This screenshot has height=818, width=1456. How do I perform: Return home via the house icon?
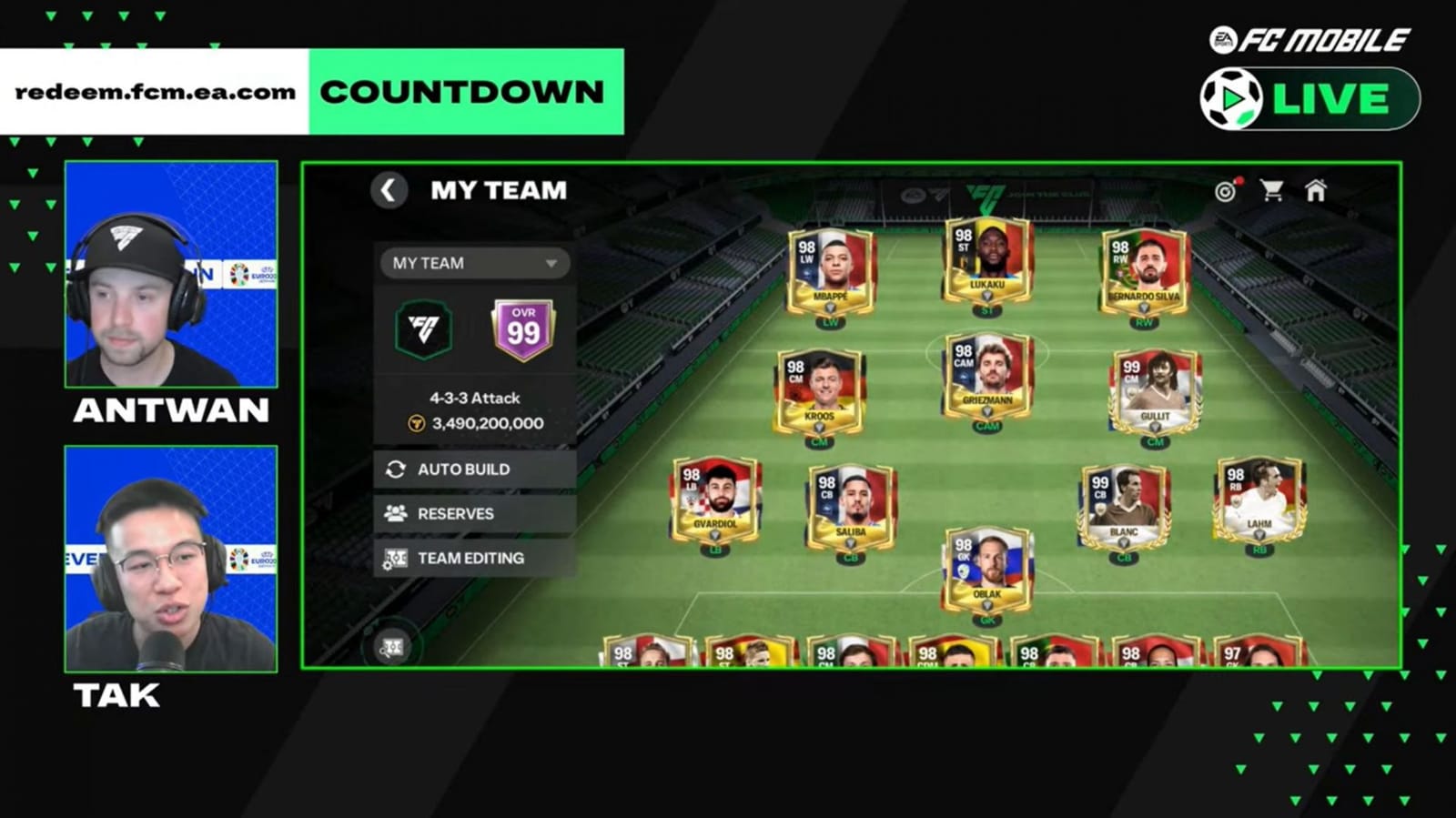(1317, 192)
